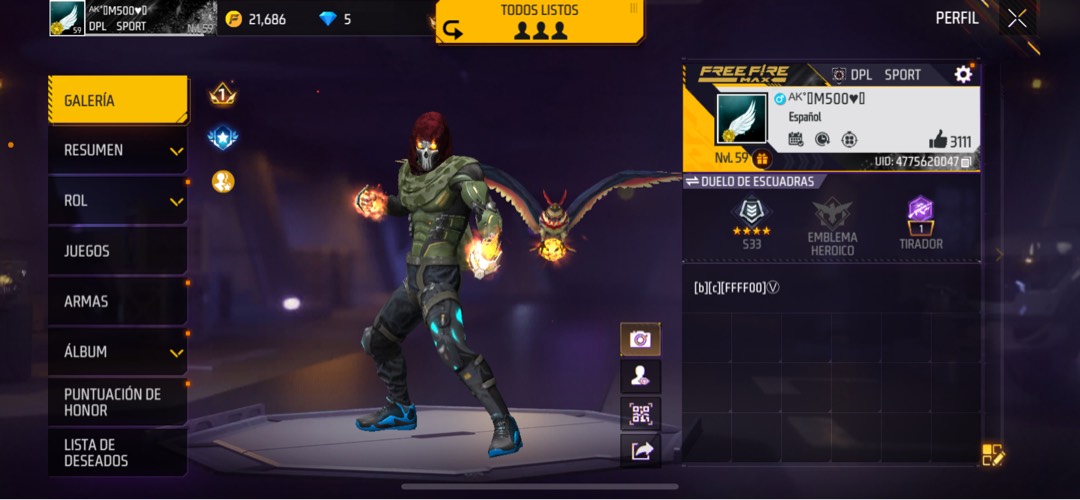This screenshot has width=1080, height=500.
Task: Open the Galería tab
Action: tap(117, 100)
